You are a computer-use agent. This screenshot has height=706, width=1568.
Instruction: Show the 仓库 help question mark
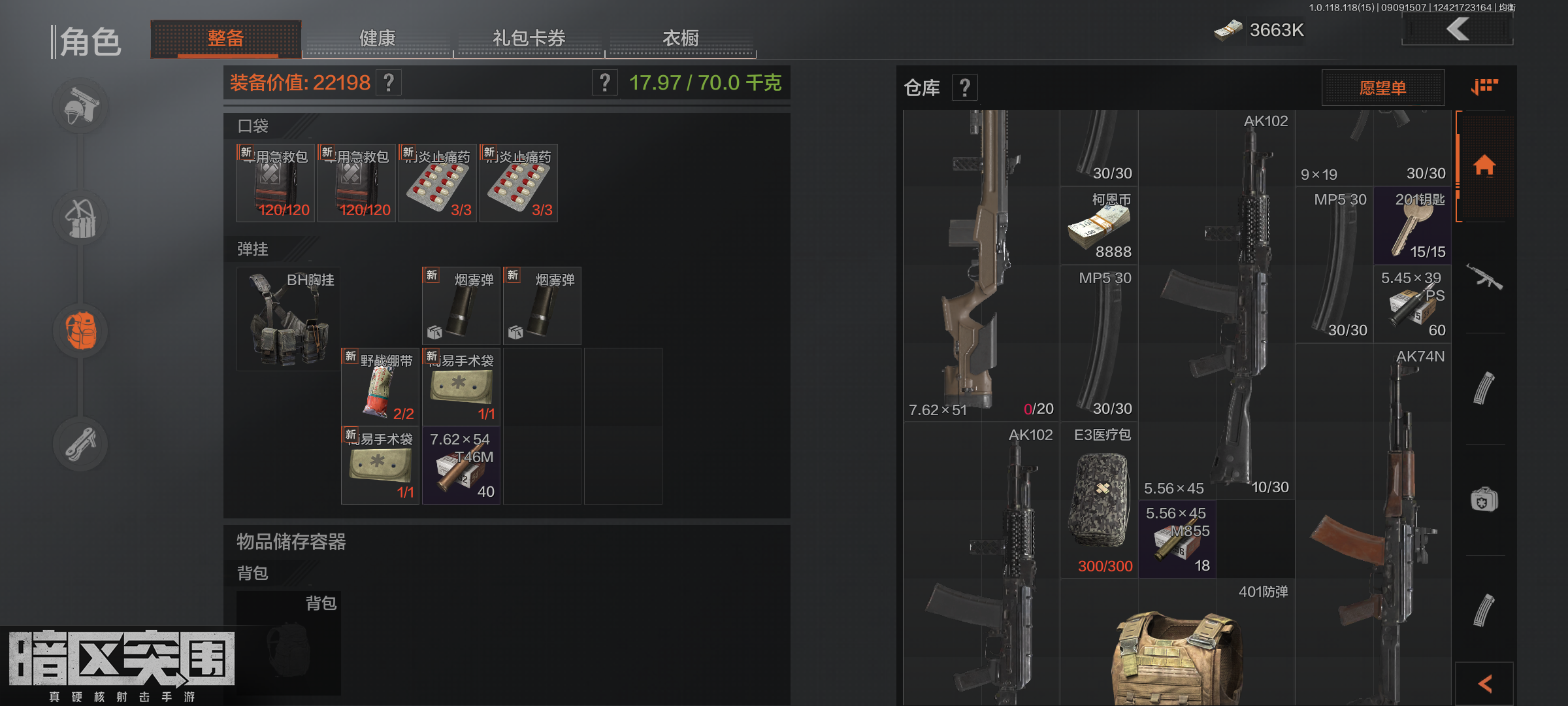coord(964,88)
